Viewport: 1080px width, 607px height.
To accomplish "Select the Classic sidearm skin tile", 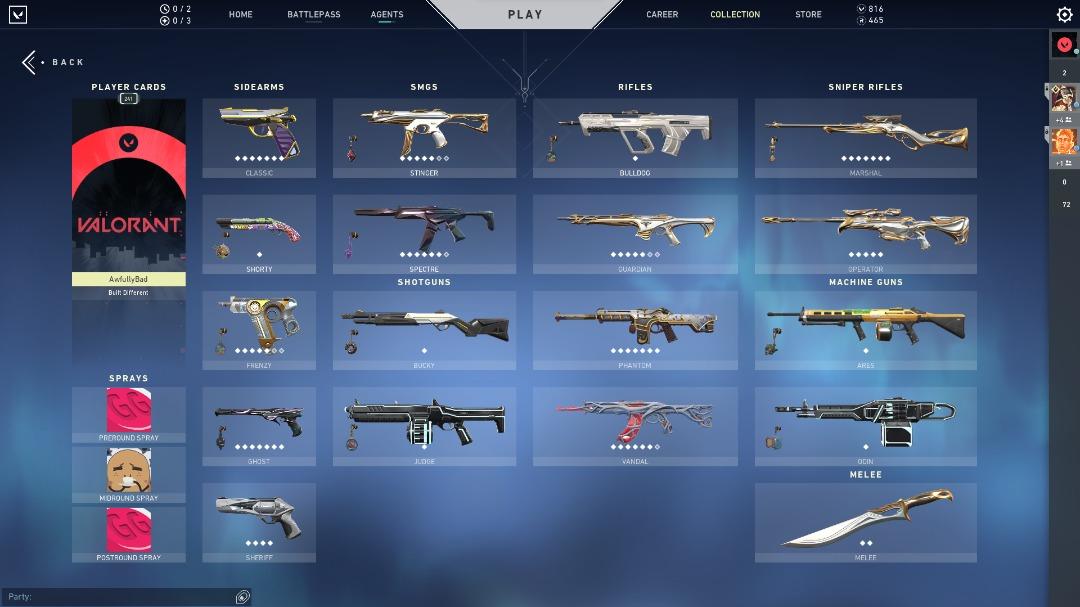I will 259,137.
